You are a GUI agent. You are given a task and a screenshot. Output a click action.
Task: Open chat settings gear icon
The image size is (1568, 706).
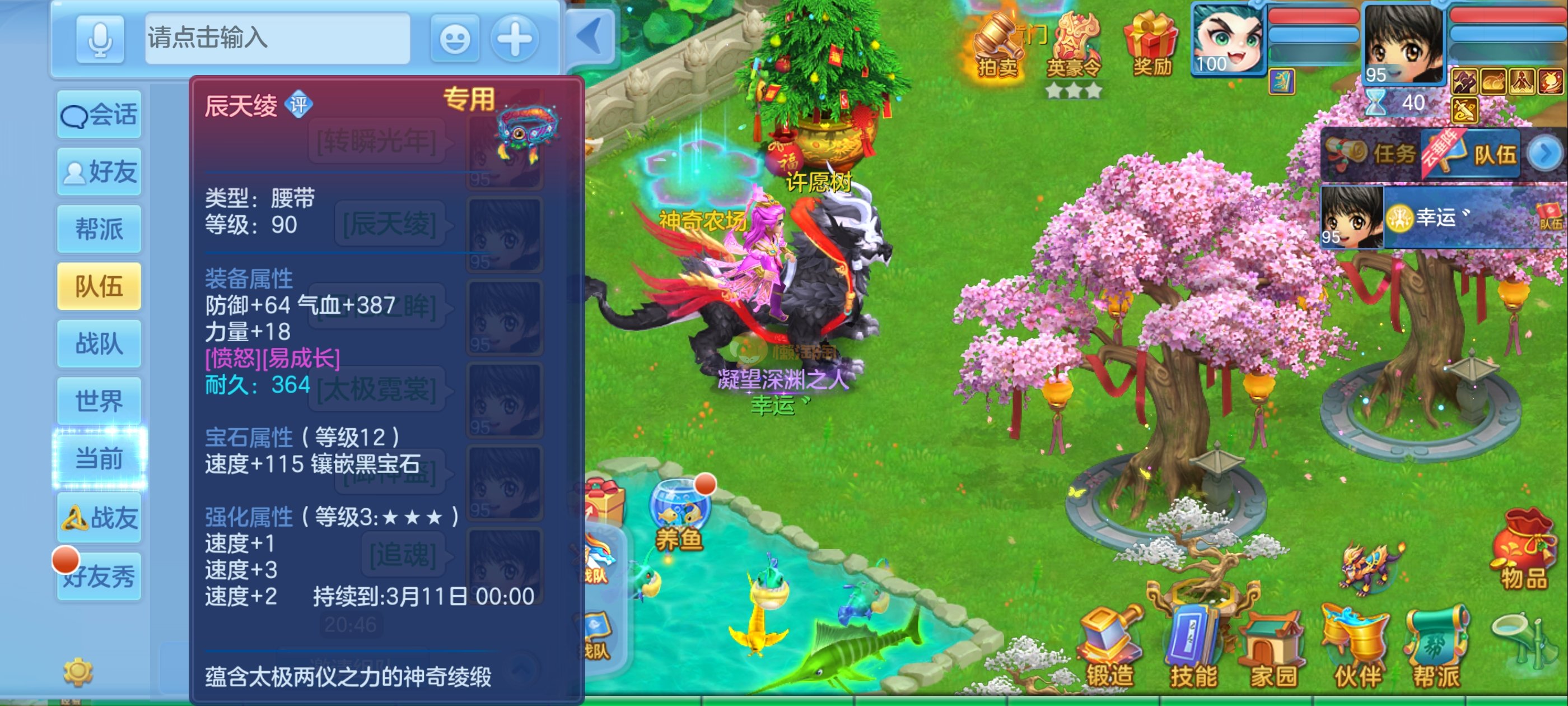click(x=78, y=672)
